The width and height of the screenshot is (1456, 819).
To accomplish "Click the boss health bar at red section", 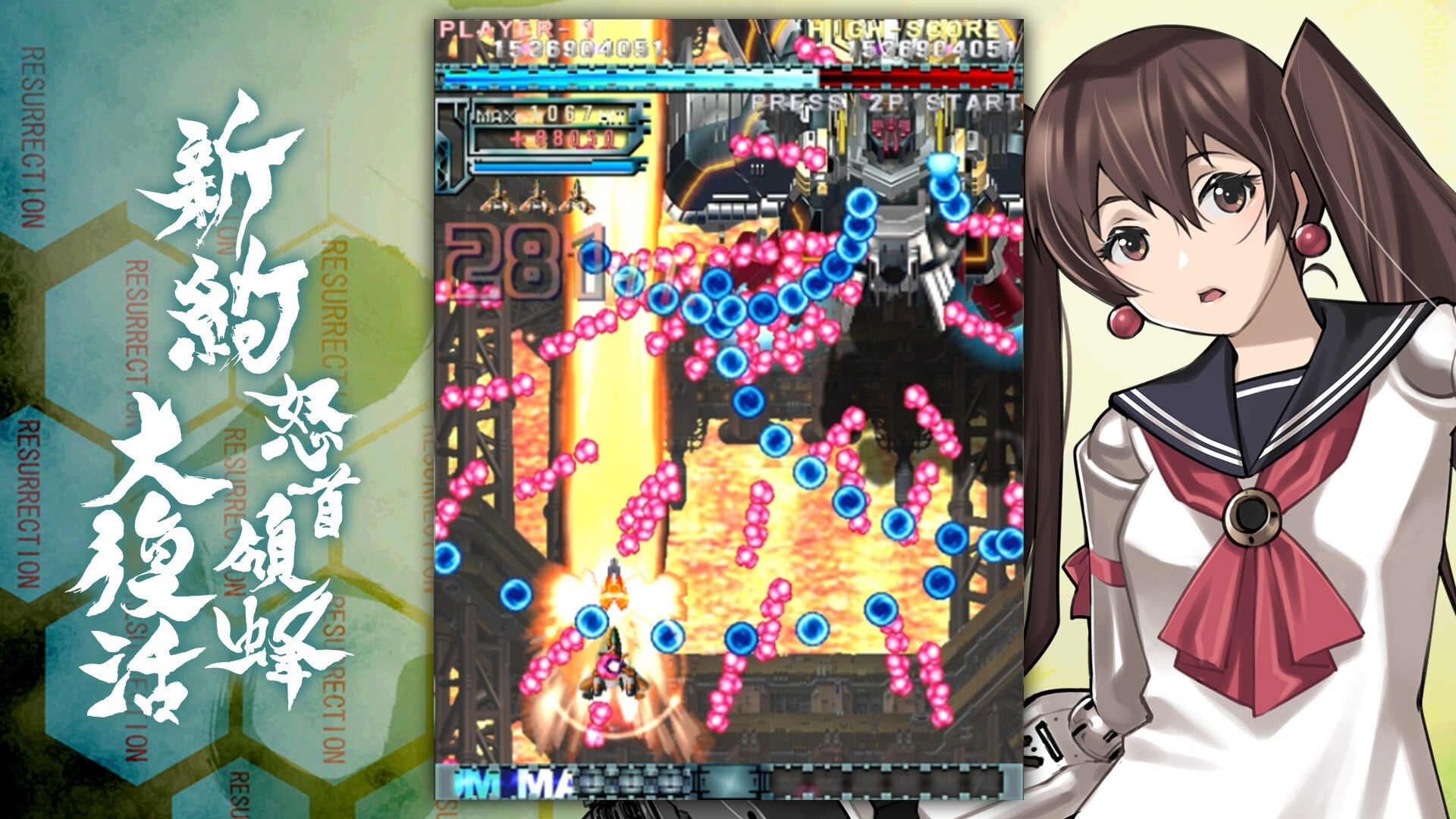I will [918, 76].
